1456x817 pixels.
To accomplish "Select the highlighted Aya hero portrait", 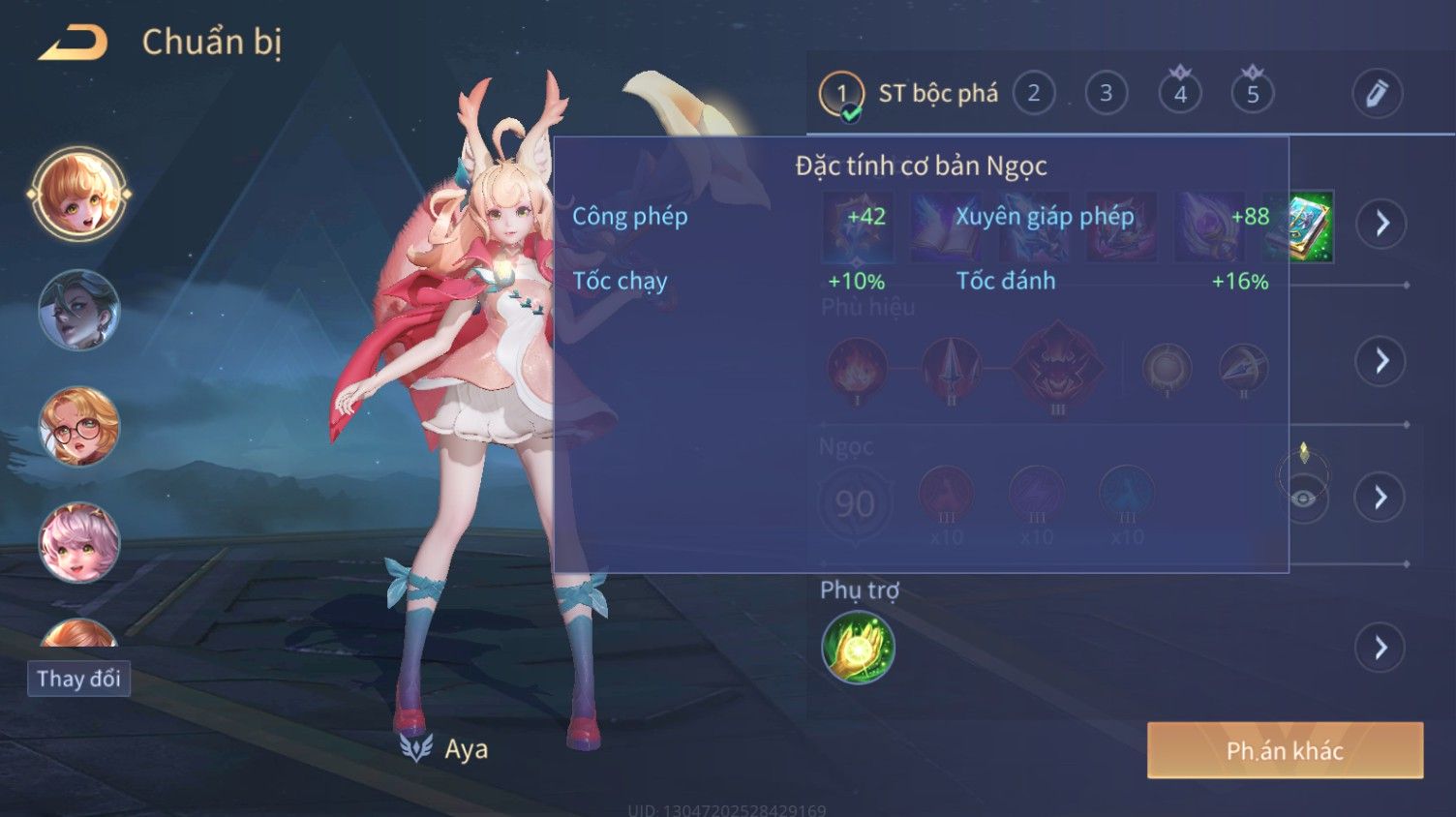I will tap(78, 195).
